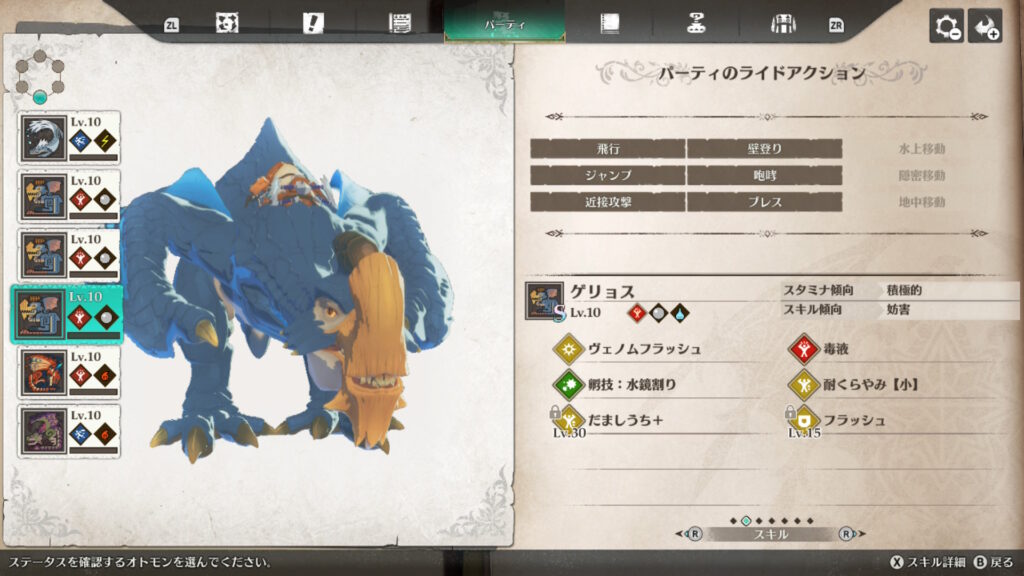Screen dimensions: 1024x576
Task: Click the gear with minus button
Action: 946,26
